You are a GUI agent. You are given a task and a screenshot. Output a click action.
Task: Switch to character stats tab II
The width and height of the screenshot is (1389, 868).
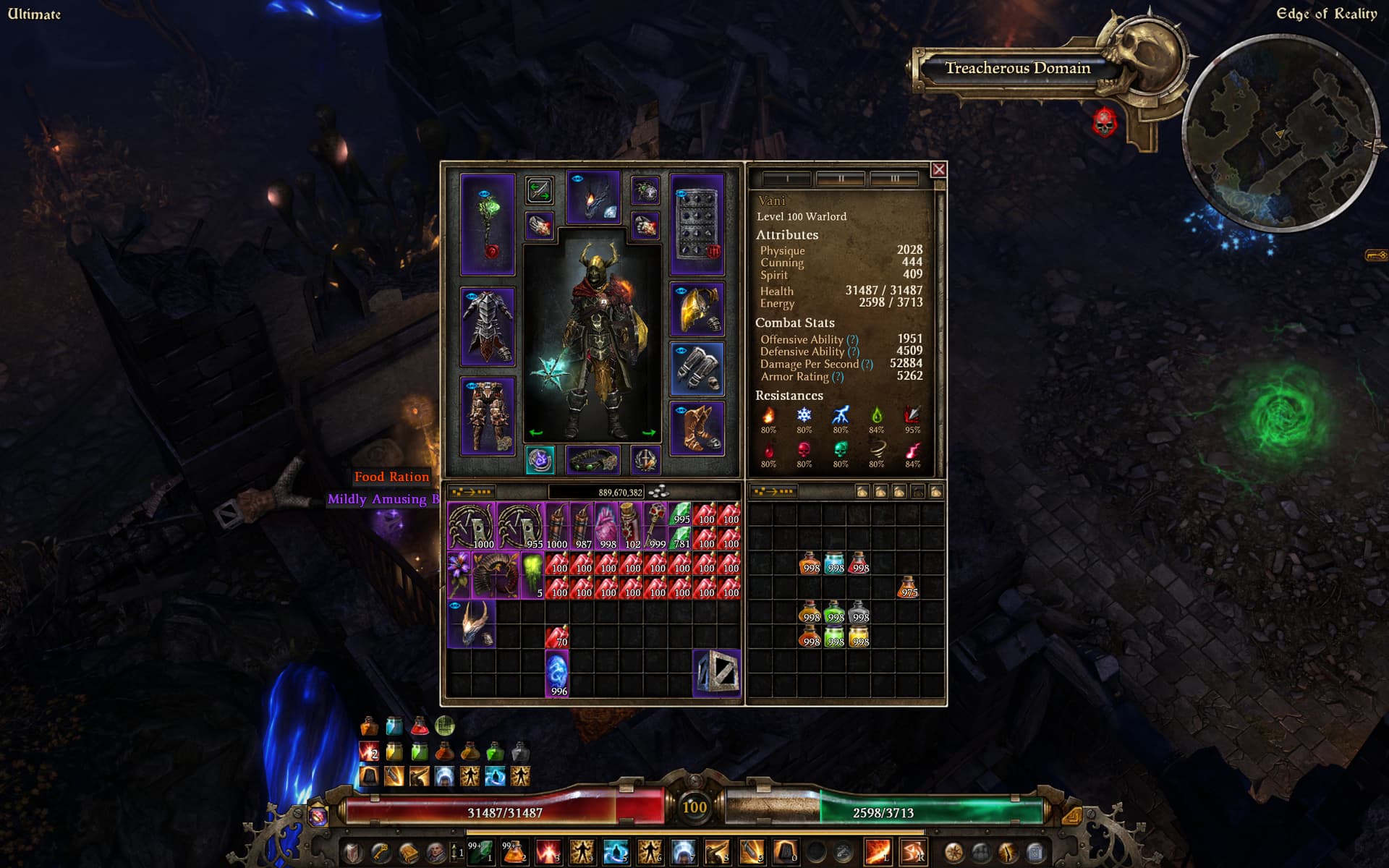[x=841, y=178]
